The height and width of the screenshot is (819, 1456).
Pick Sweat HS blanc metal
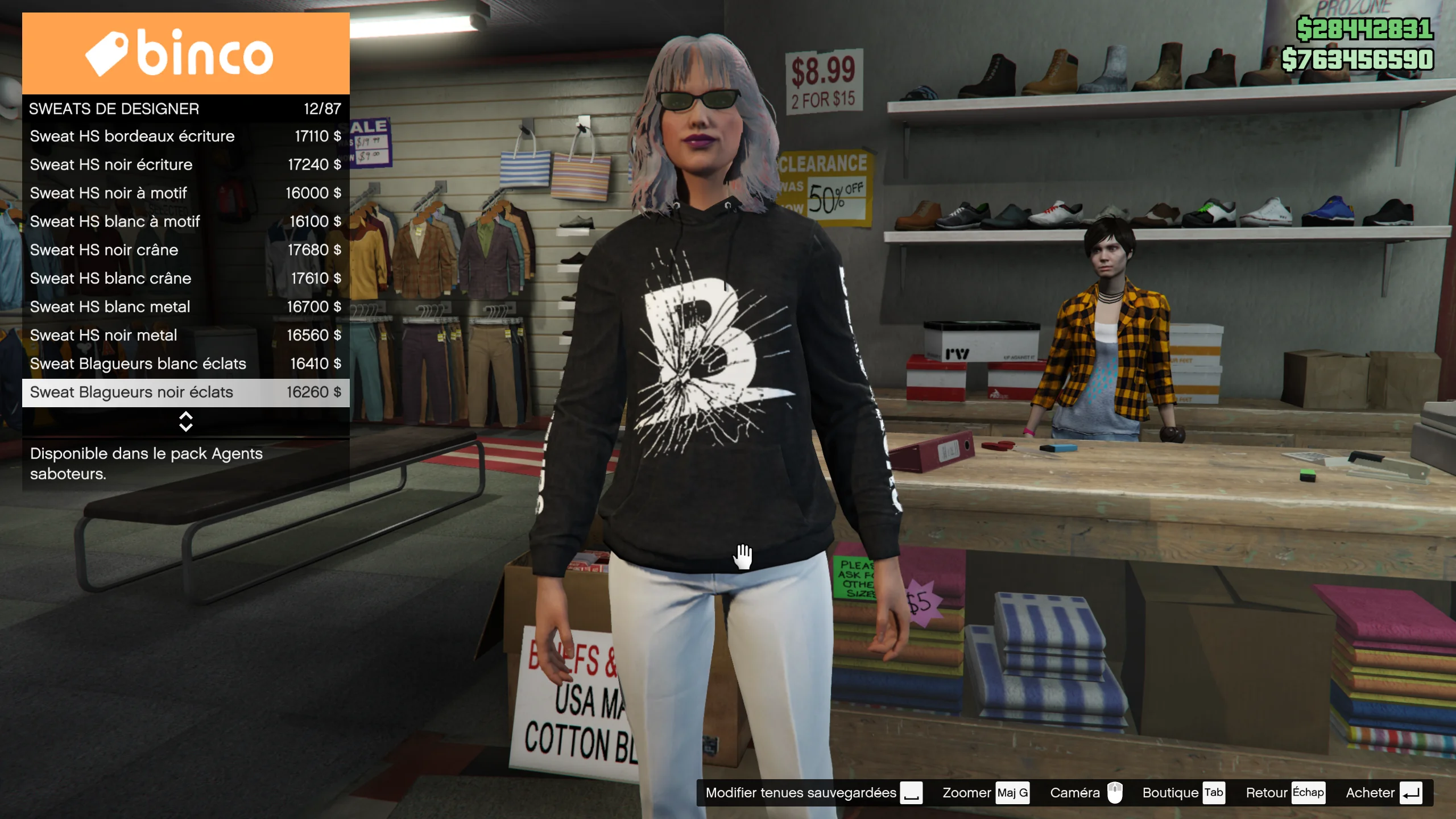click(x=185, y=307)
